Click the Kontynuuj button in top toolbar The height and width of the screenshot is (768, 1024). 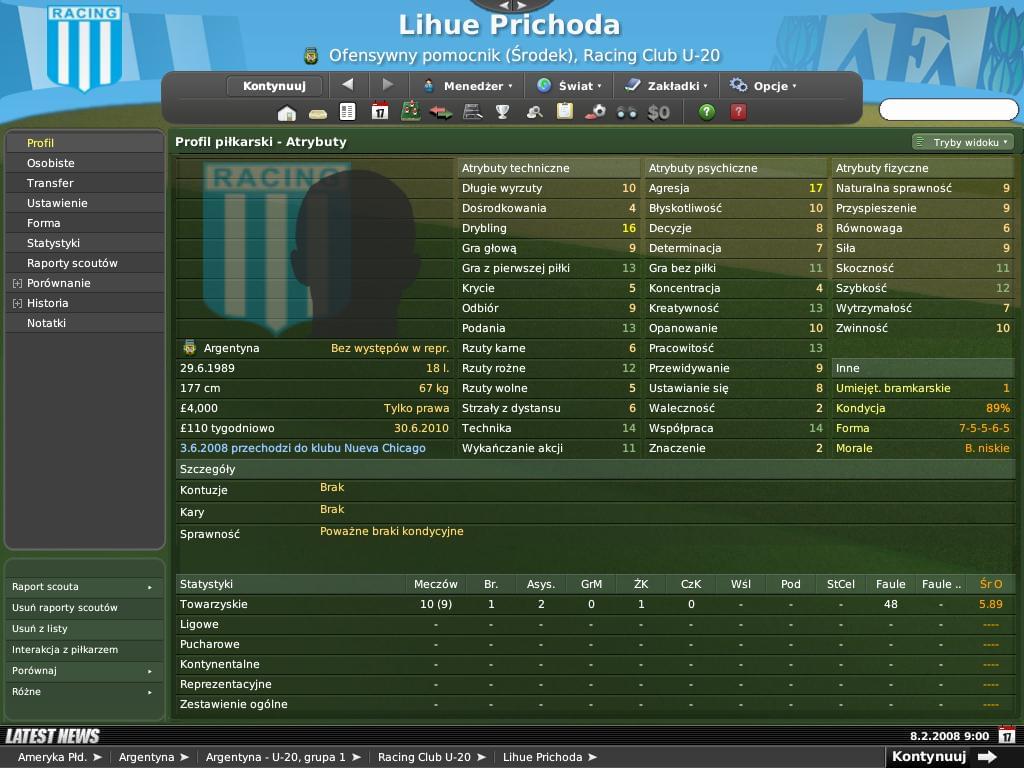[273, 86]
